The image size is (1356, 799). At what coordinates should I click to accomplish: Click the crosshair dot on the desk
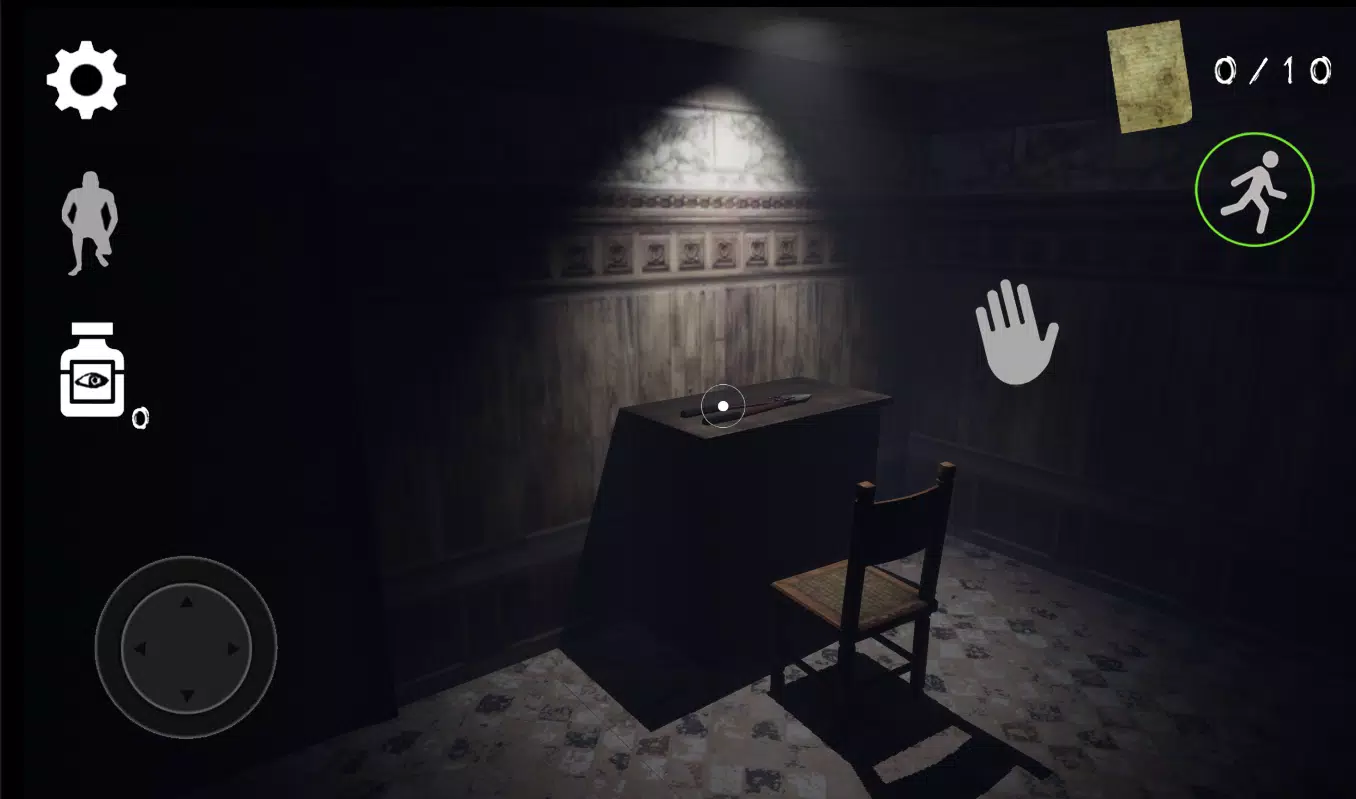(x=722, y=405)
